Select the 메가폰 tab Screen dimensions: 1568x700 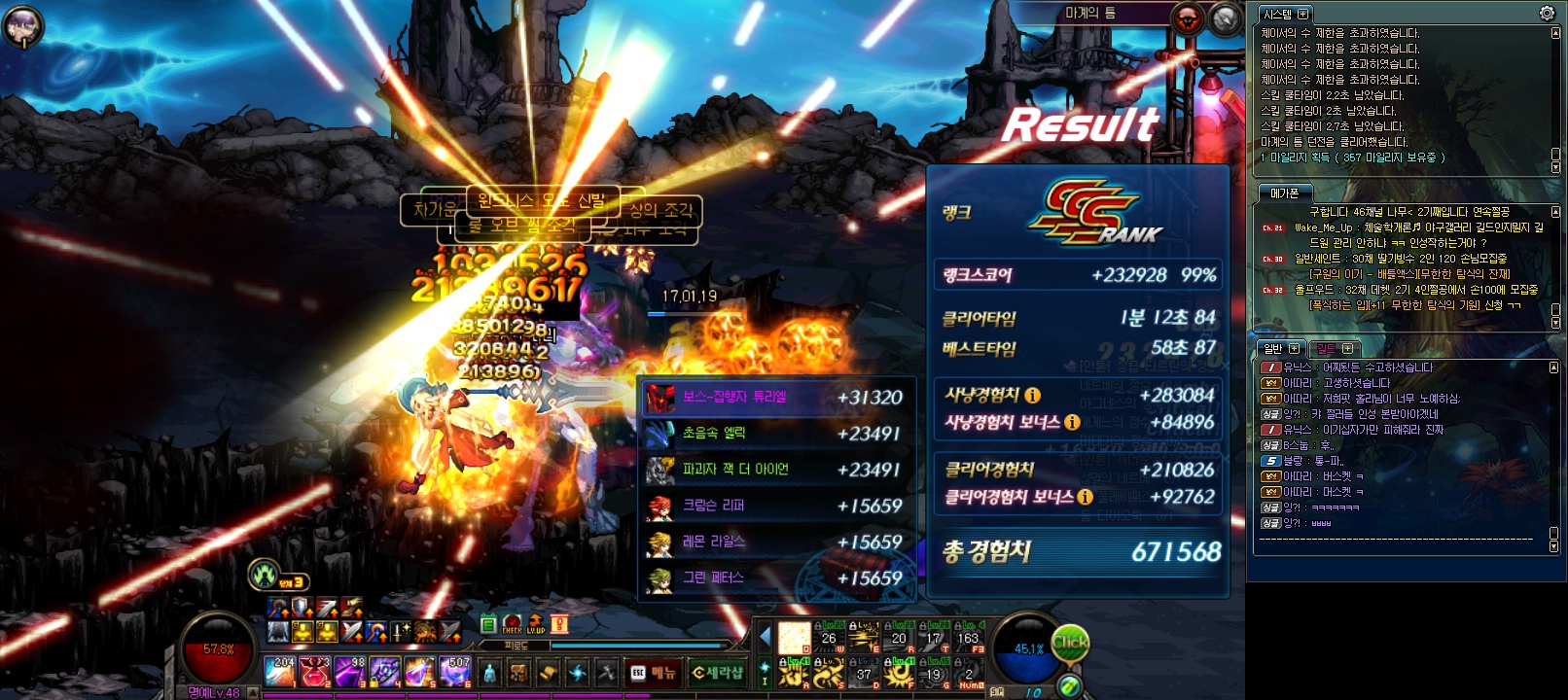pos(1284,193)
